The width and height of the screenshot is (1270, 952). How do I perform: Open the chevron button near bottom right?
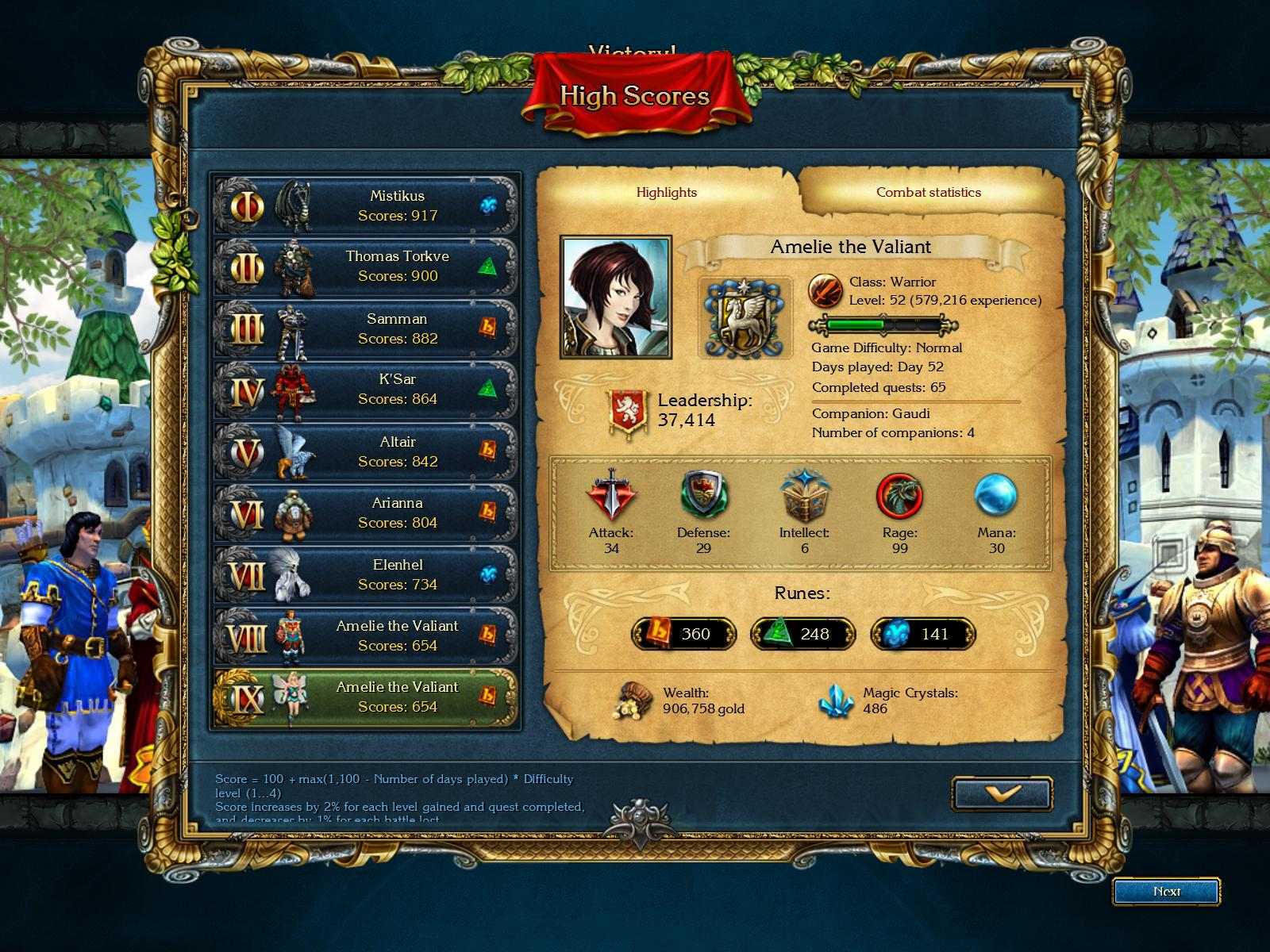tap(1003, 793)
